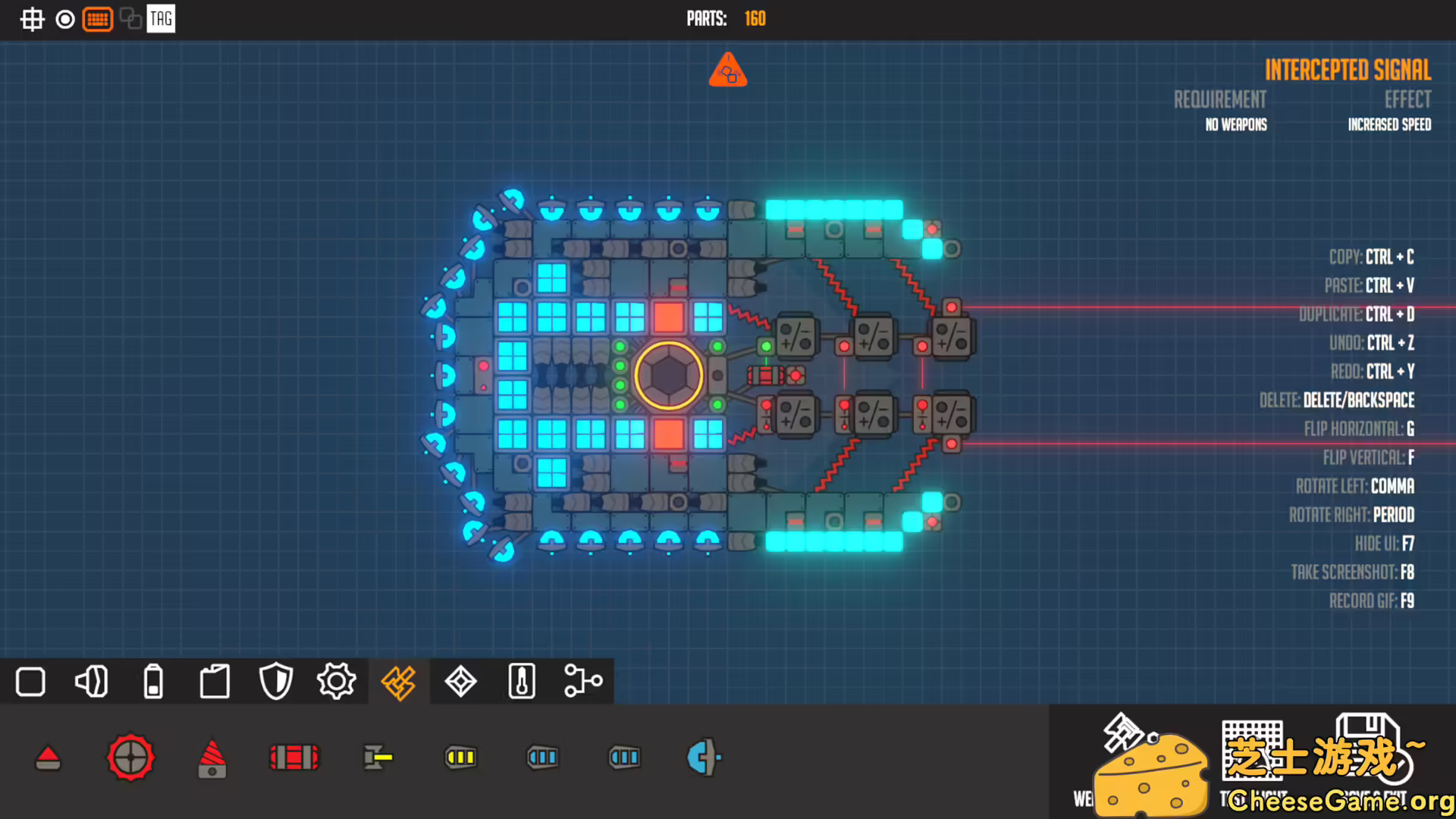Image resolution: width=1456 pixels, height=819 pixels.
Task: Select the battery parts category tab
Action: click(x=153, y=682)
